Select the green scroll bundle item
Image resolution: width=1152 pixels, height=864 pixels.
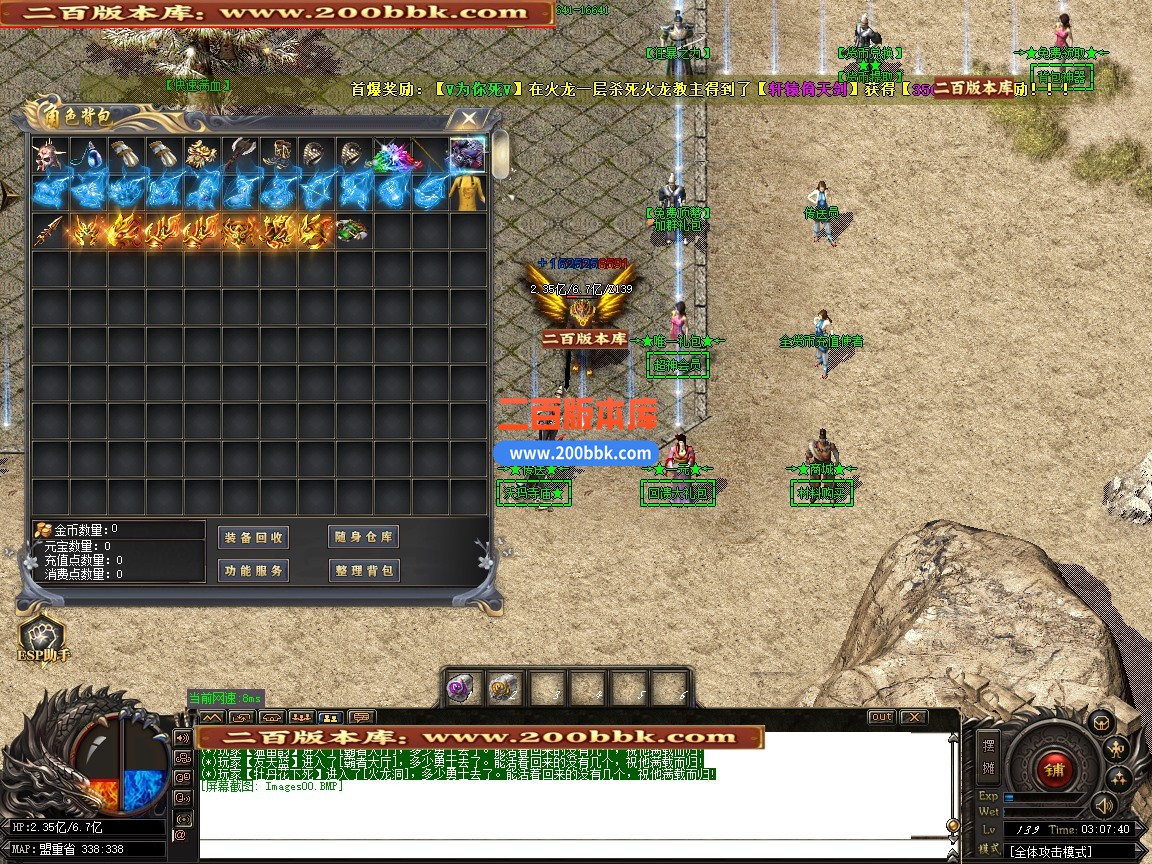[353, 231]
